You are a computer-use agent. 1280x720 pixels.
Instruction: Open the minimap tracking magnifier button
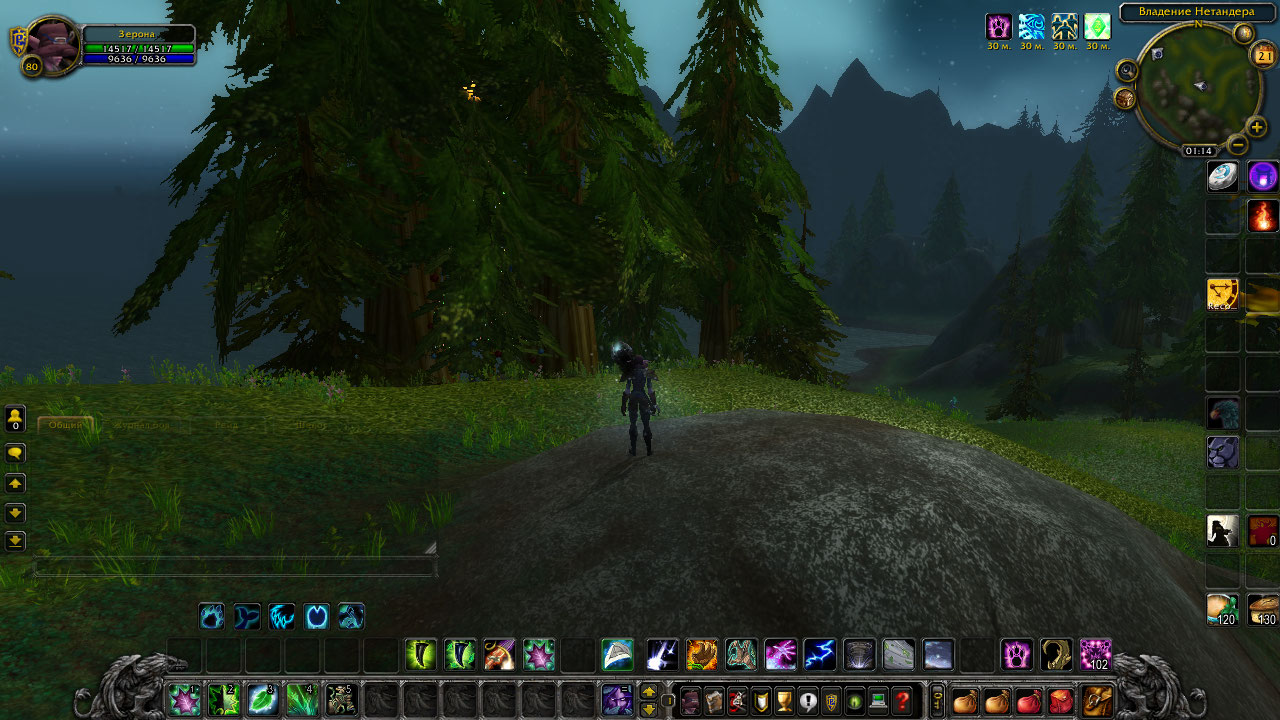click(1128, 70)
